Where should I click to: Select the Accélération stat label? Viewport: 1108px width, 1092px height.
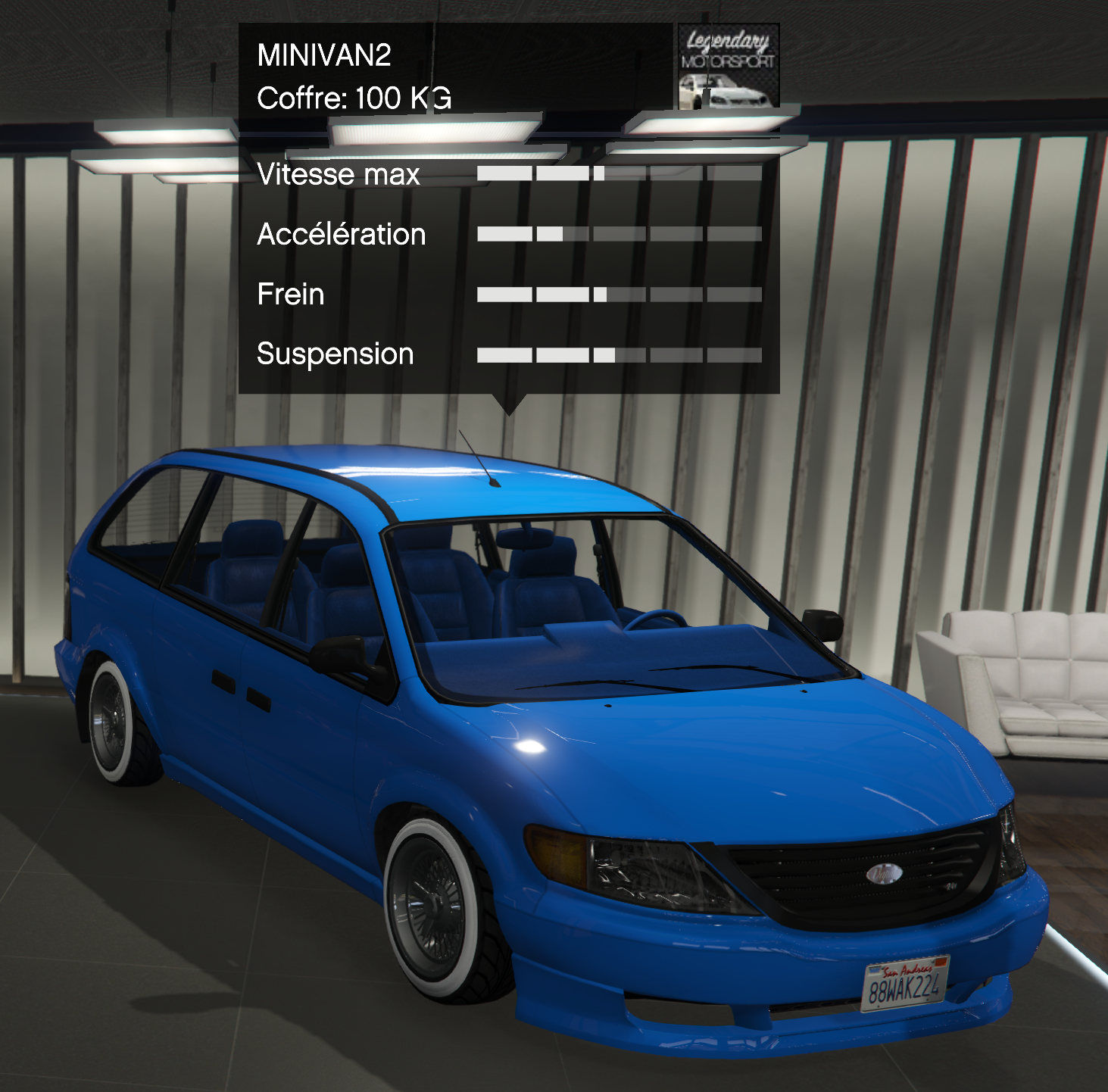[x=342, y=235]
